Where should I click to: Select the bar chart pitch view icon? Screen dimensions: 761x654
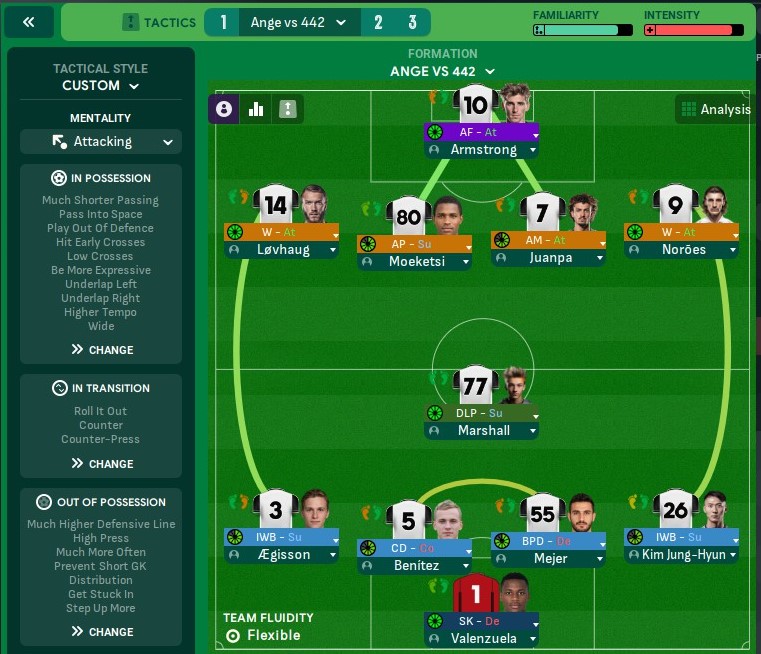(255, 109)
